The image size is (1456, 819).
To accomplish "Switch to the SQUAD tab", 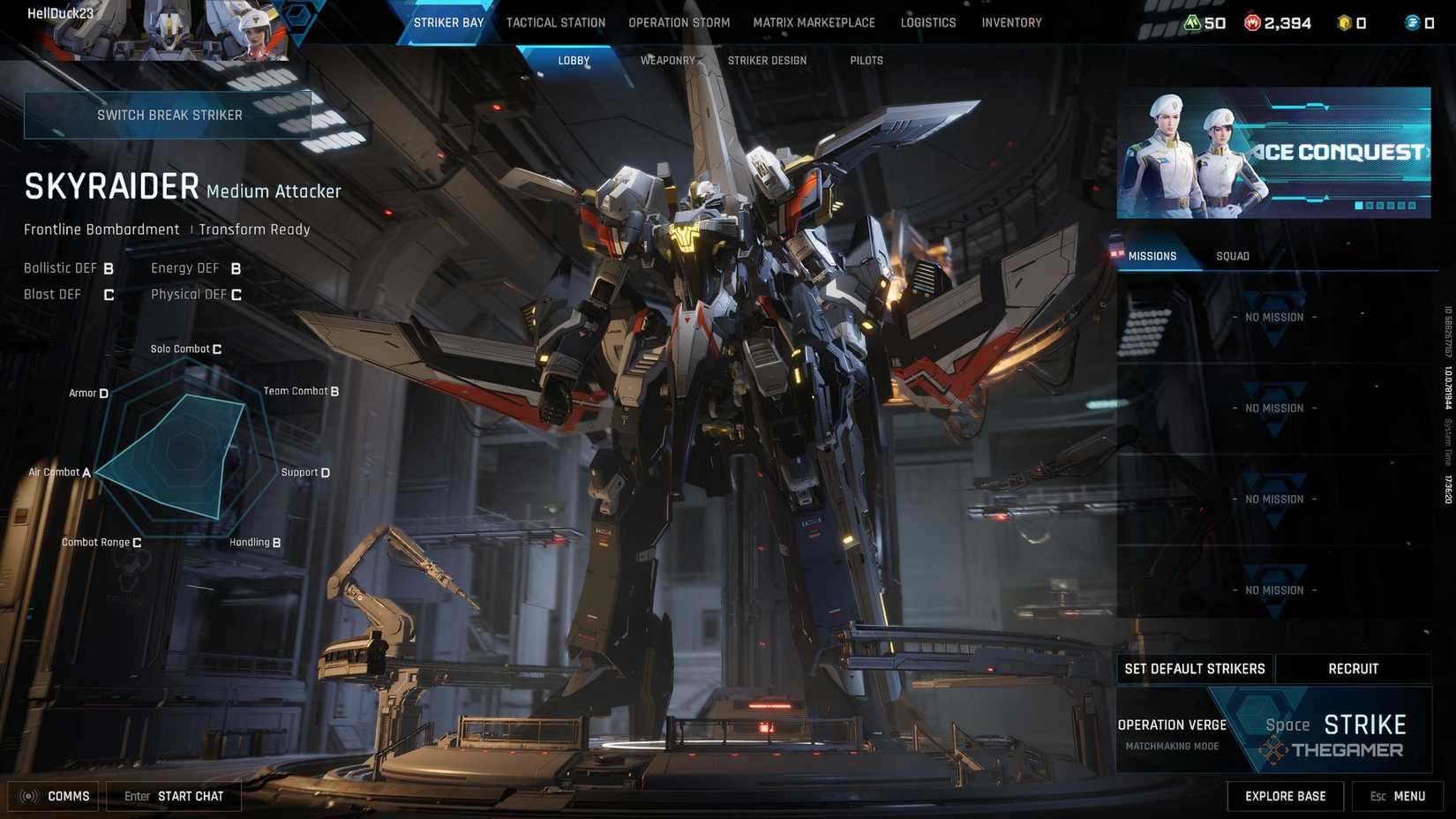I will 1232,256.
